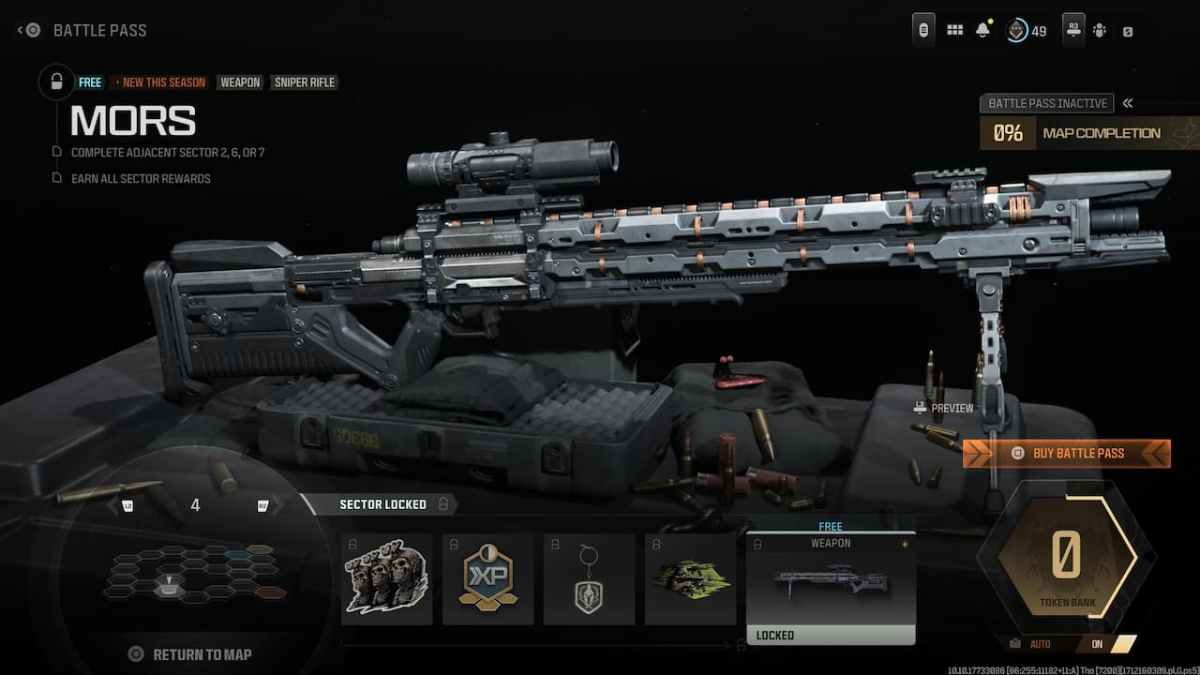
Task: Go back from the Battle Pass screen
Action: tap(28, 30)
